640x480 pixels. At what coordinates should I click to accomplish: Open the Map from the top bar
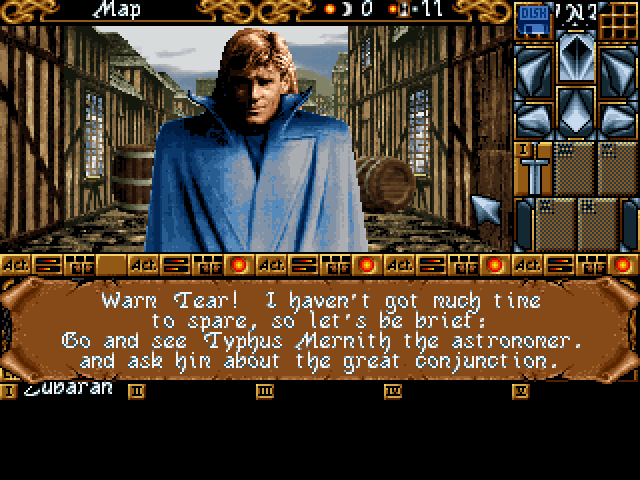pos(116,10)
